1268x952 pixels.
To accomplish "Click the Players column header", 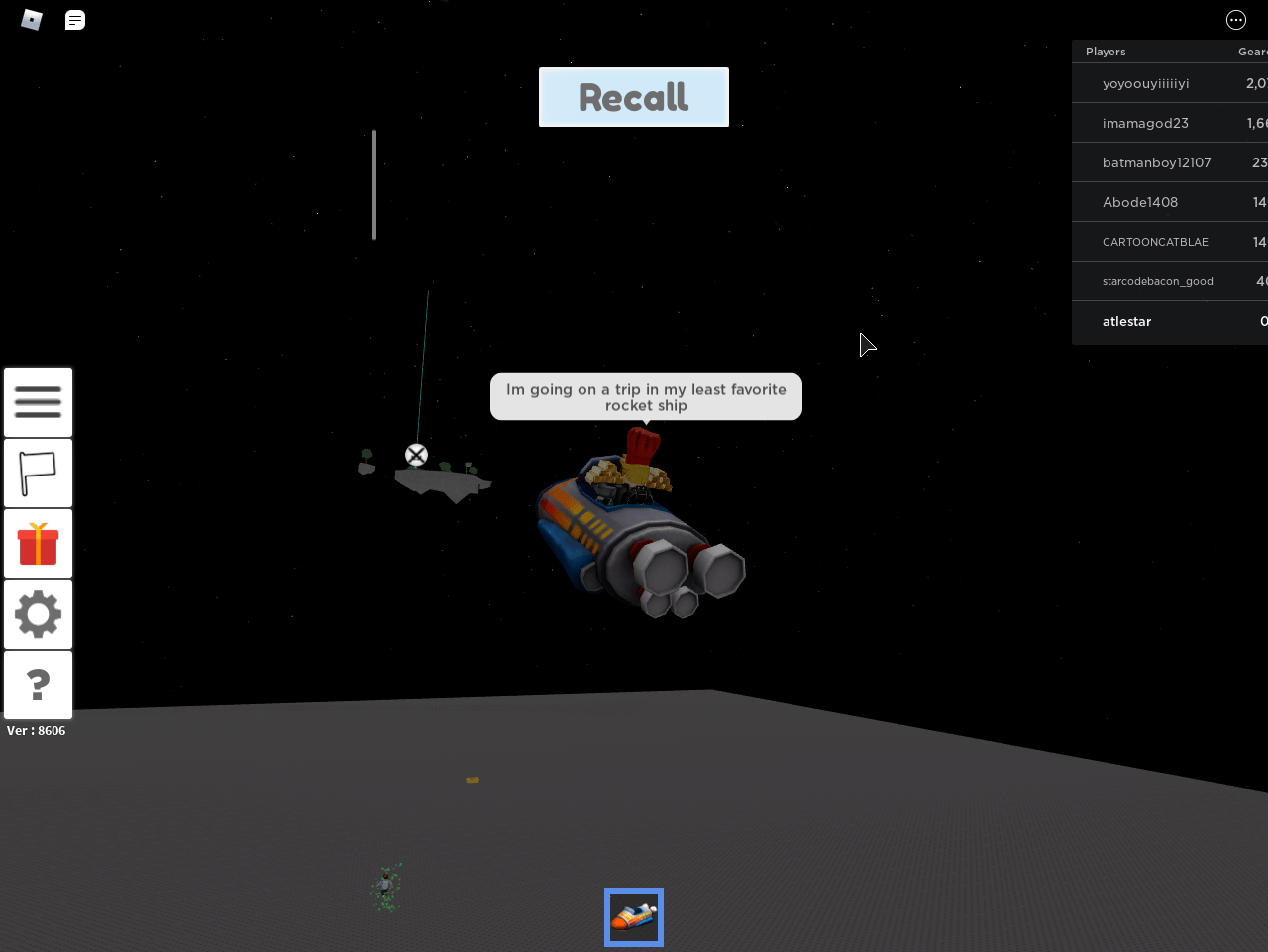I will [1106, 51].
